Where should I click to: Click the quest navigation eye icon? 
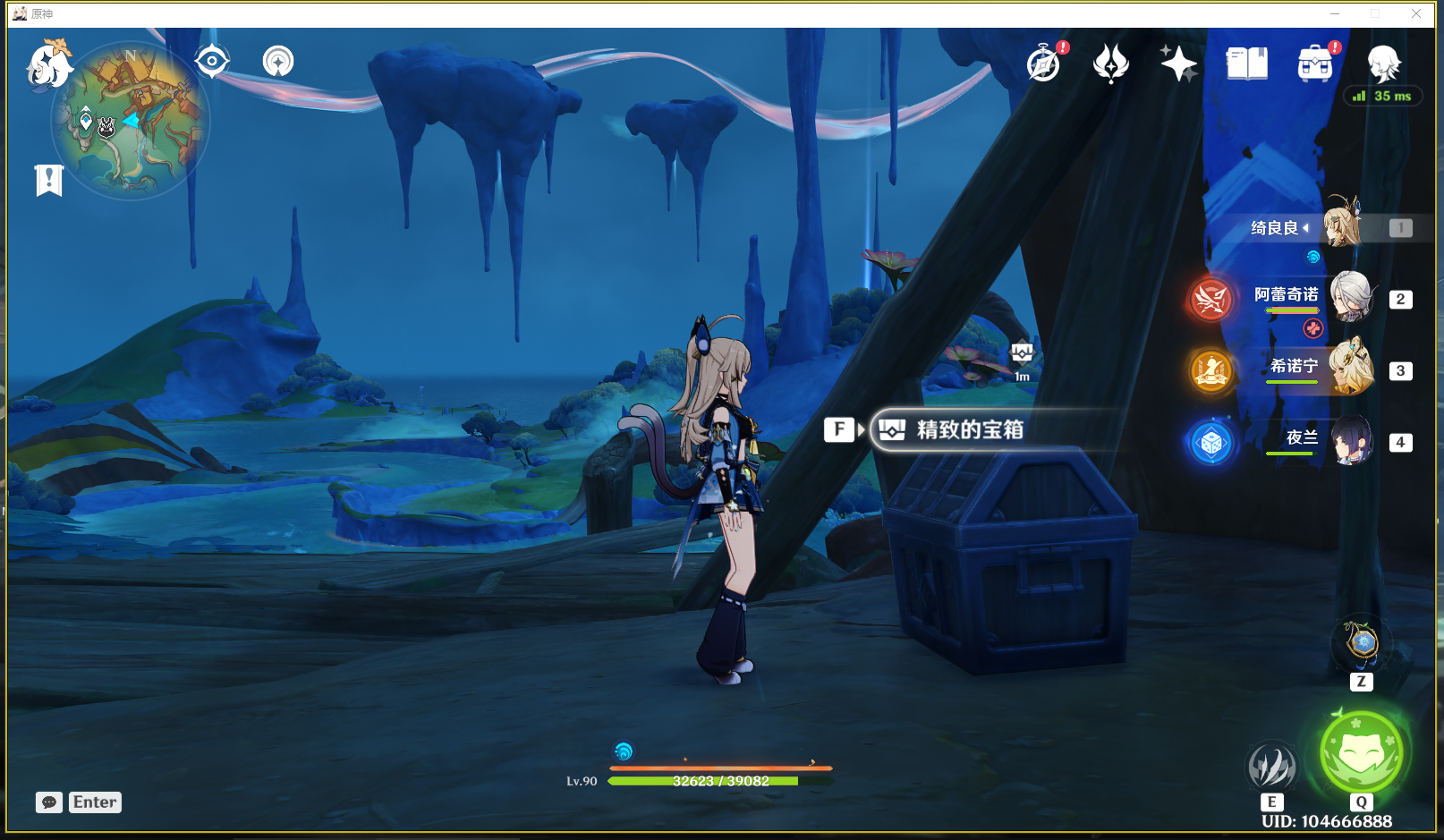212,62
